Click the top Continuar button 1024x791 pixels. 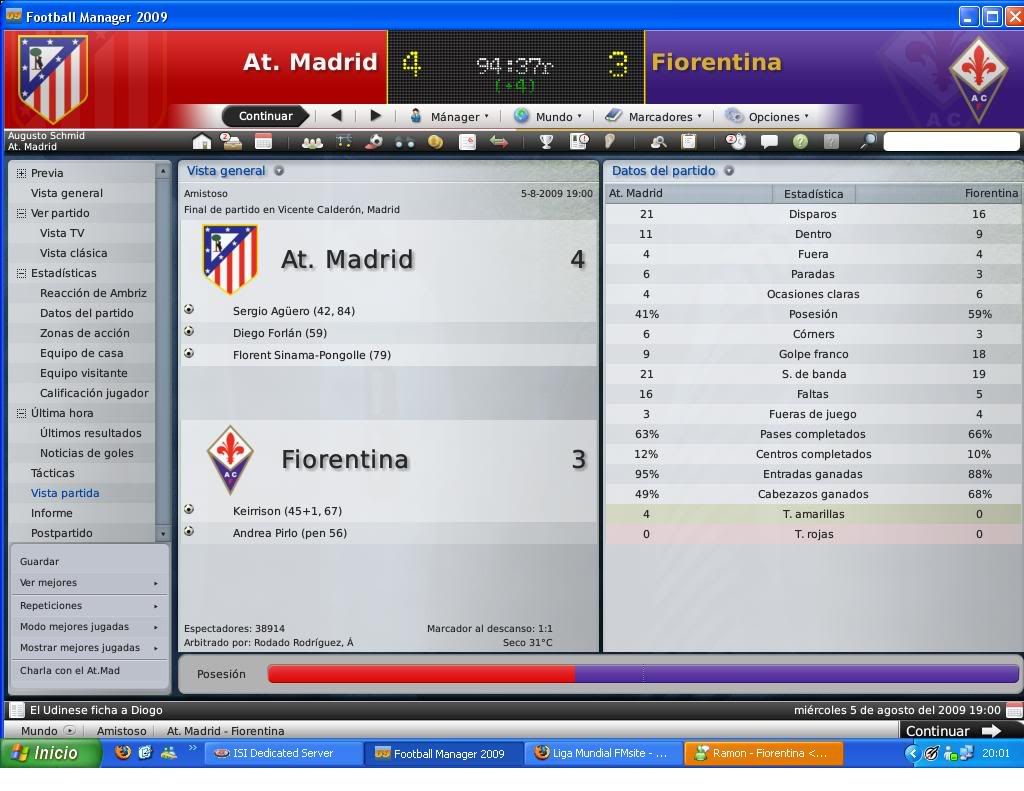point(265,116)
